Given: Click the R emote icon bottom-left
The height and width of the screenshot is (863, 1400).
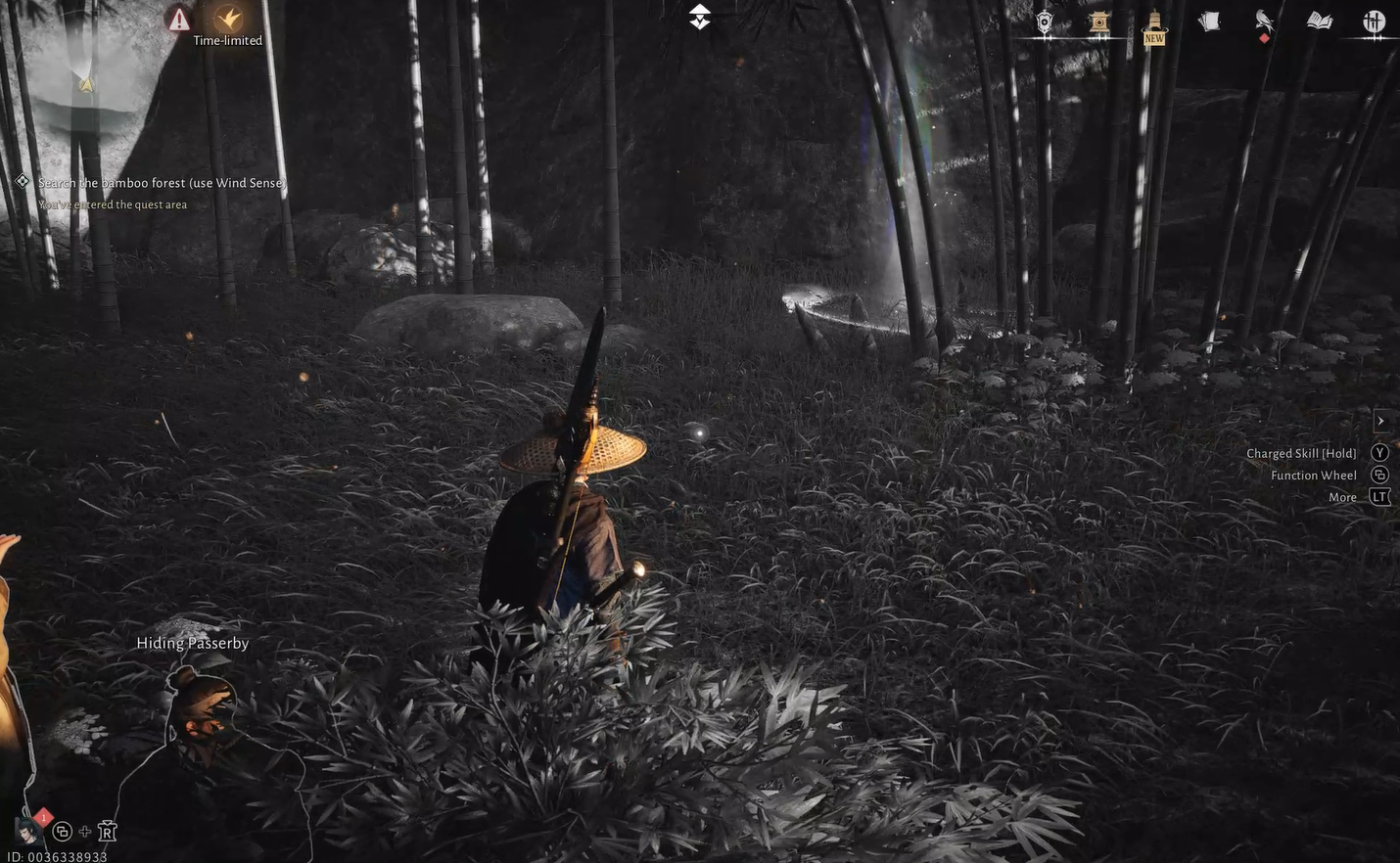Looking at the screenshot, I should [x=106, y=831].
